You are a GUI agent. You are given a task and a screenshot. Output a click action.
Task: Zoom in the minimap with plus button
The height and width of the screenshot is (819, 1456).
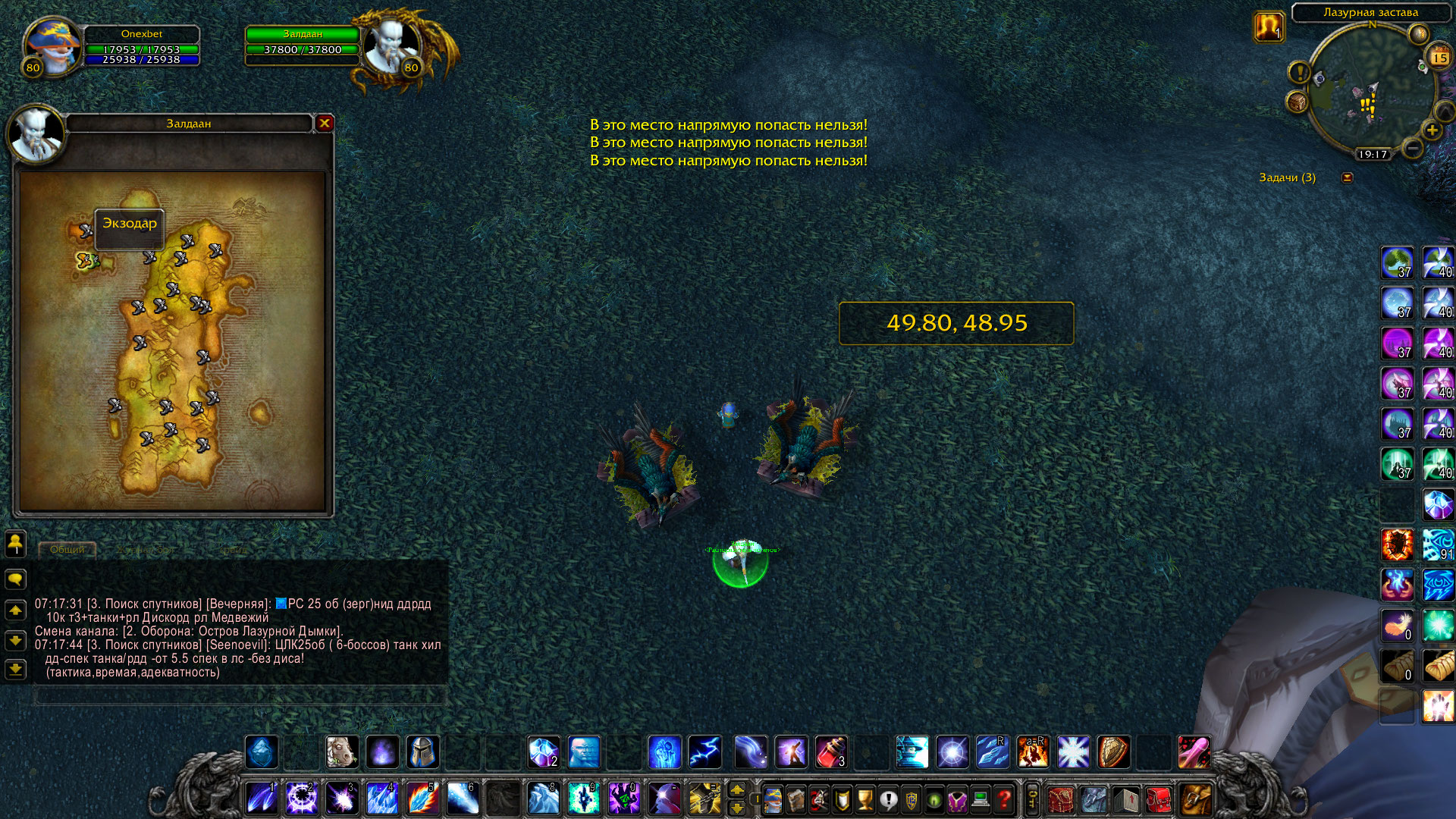(1432, 130)
